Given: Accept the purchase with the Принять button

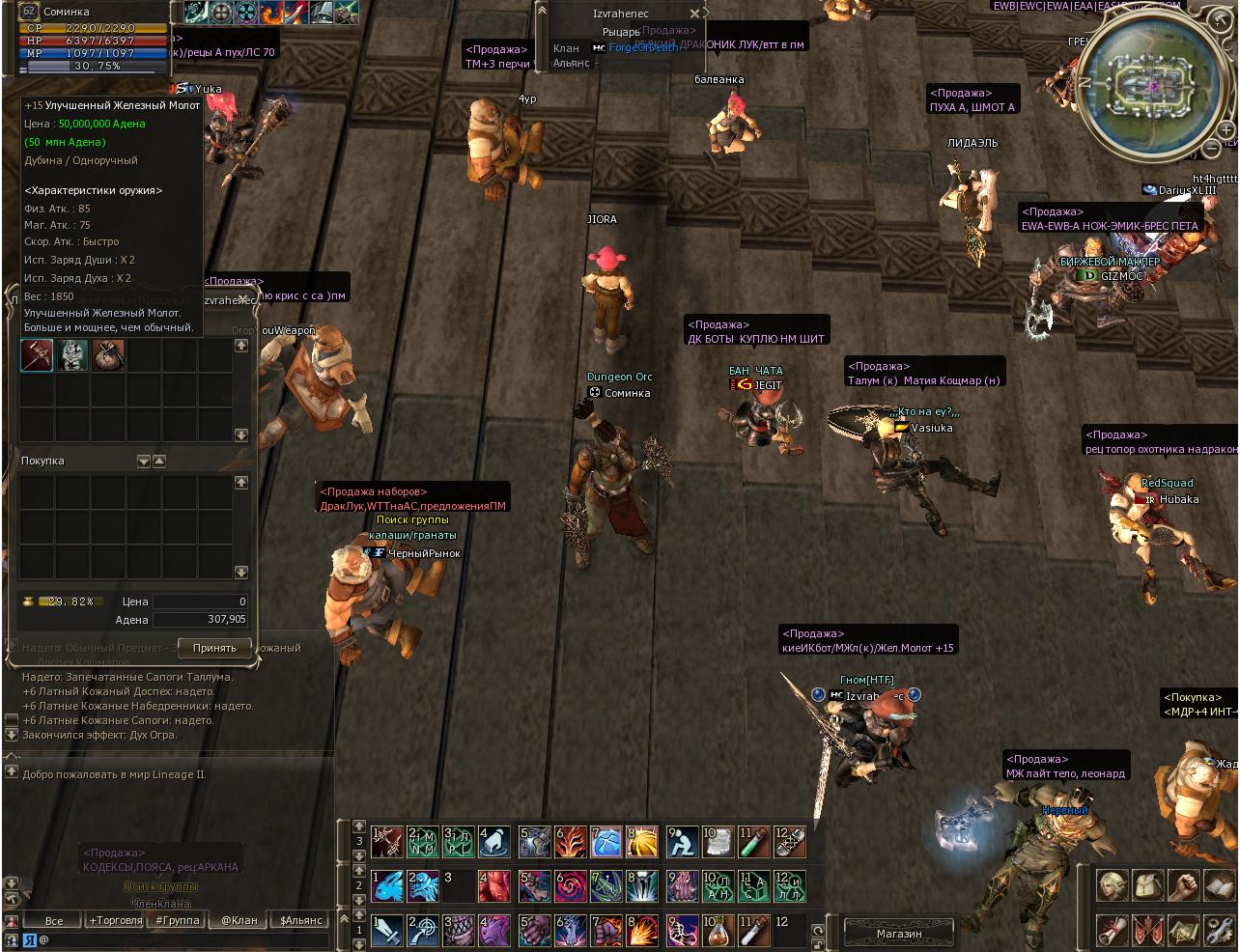Looking at the screenshot, I should click(214, 647).
